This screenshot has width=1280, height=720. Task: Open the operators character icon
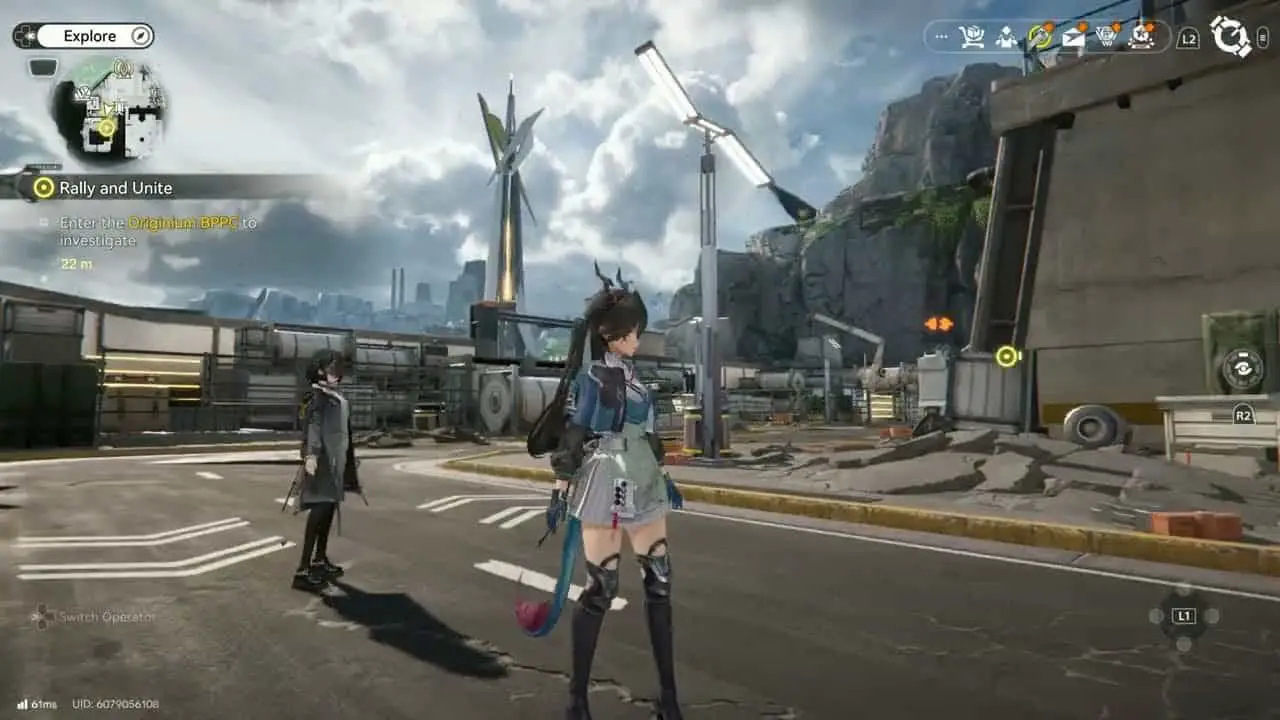pos(1006,37)
